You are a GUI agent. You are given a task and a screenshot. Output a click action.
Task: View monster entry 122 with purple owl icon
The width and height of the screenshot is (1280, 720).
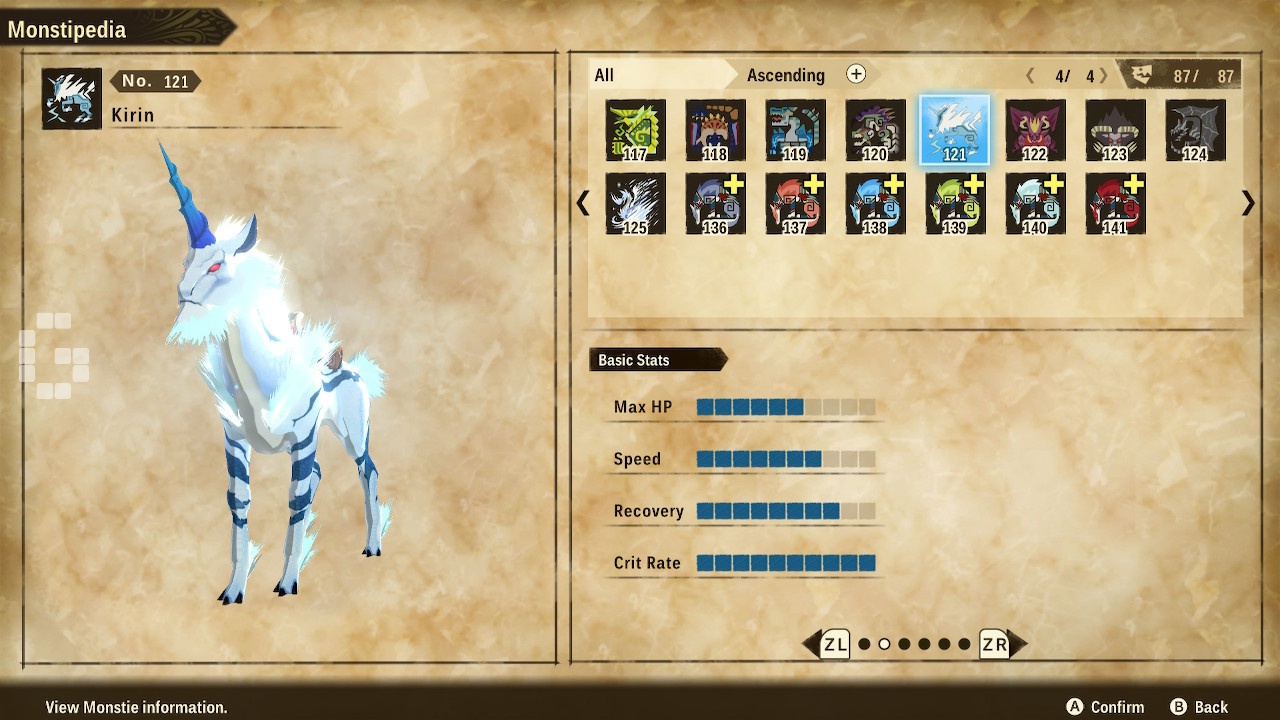tap(1036, 130)
